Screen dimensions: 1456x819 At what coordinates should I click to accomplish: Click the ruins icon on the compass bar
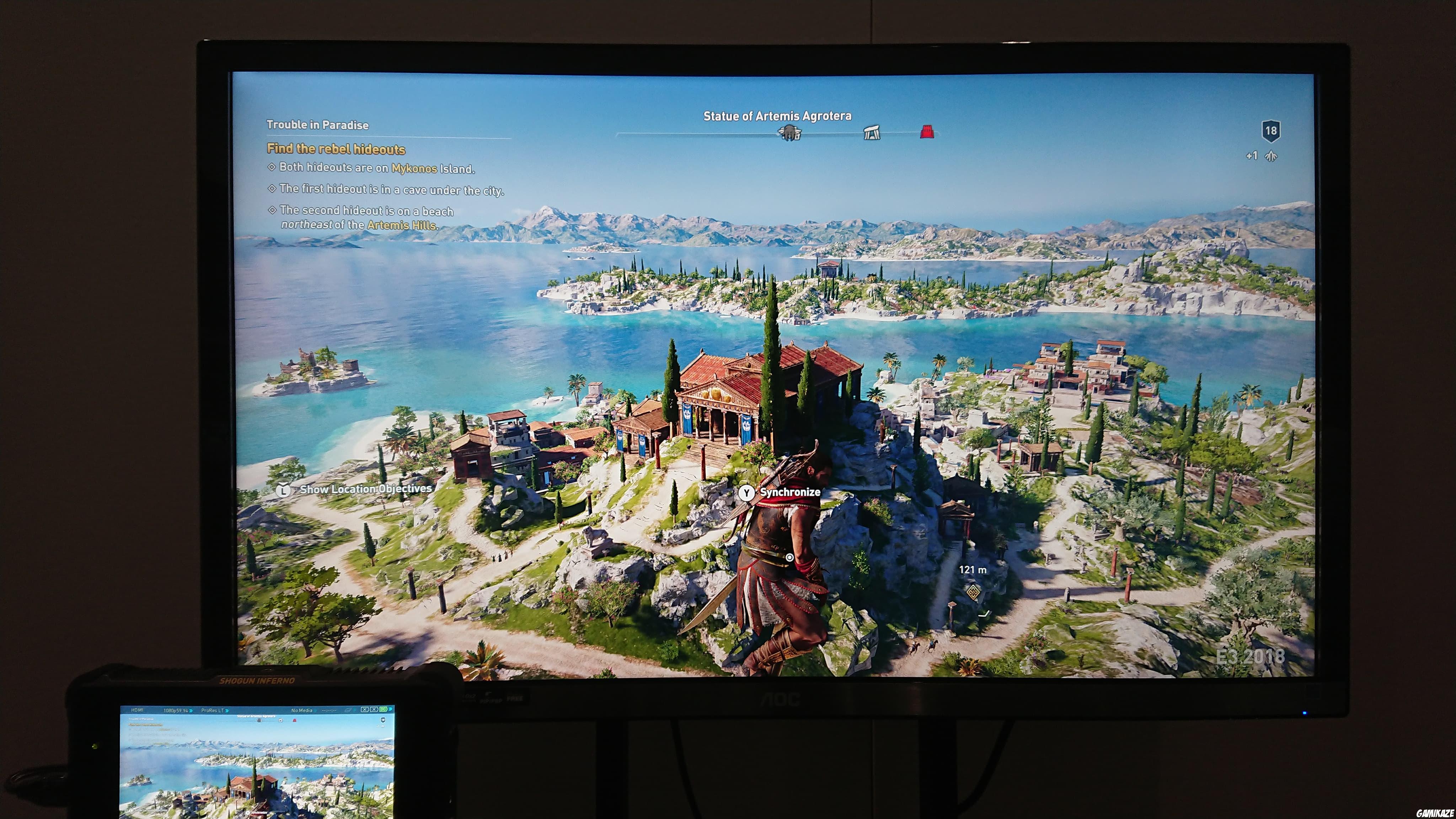[x=872, y=133]
